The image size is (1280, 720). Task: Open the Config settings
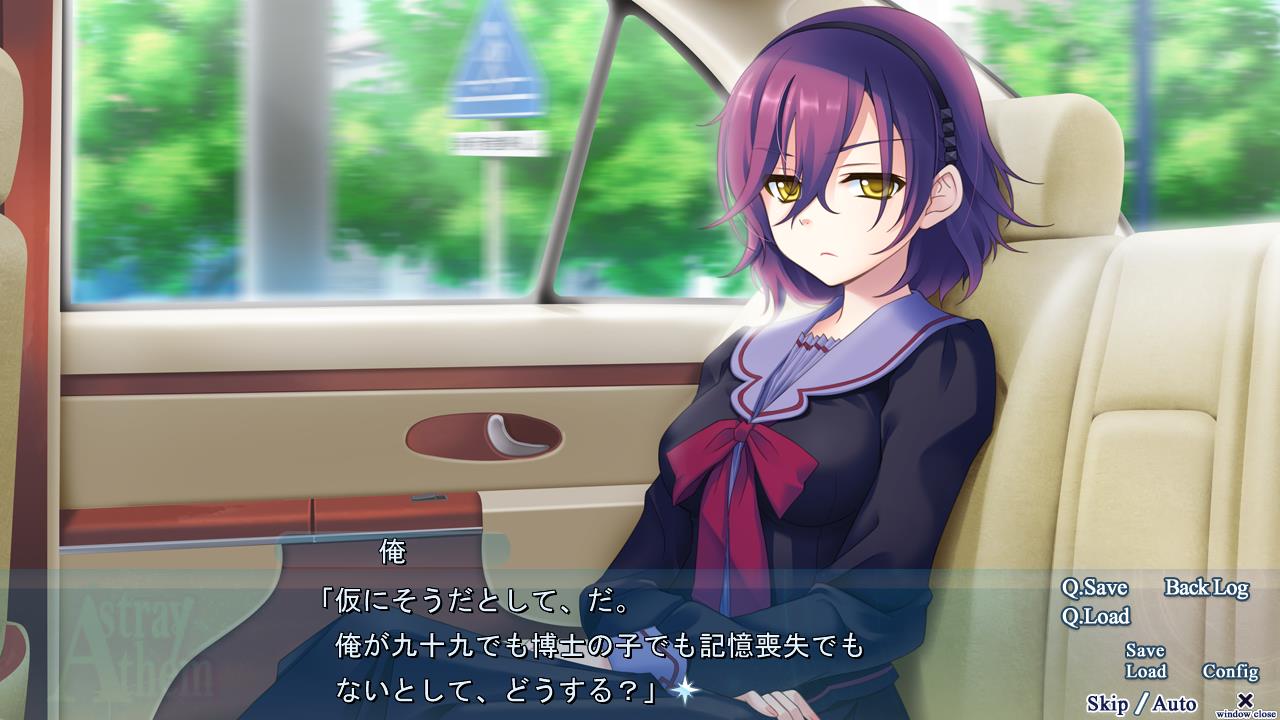point(1230,672)
